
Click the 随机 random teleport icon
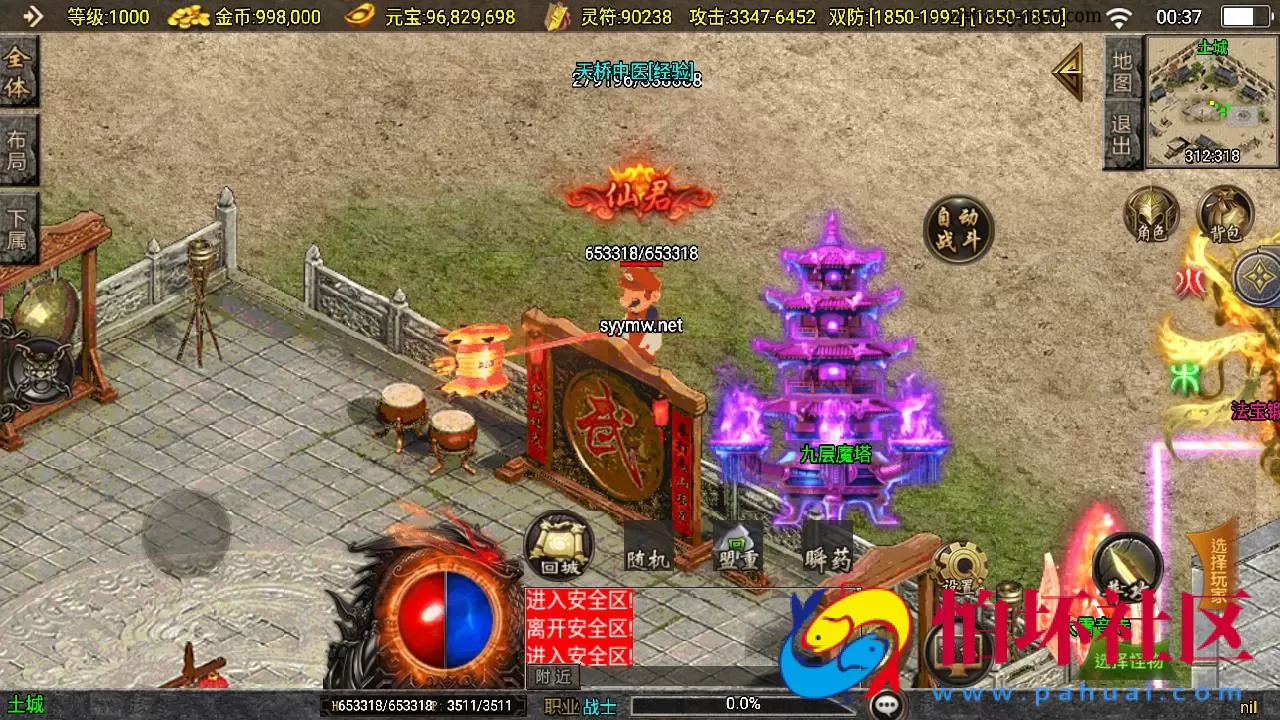(648, 548)
